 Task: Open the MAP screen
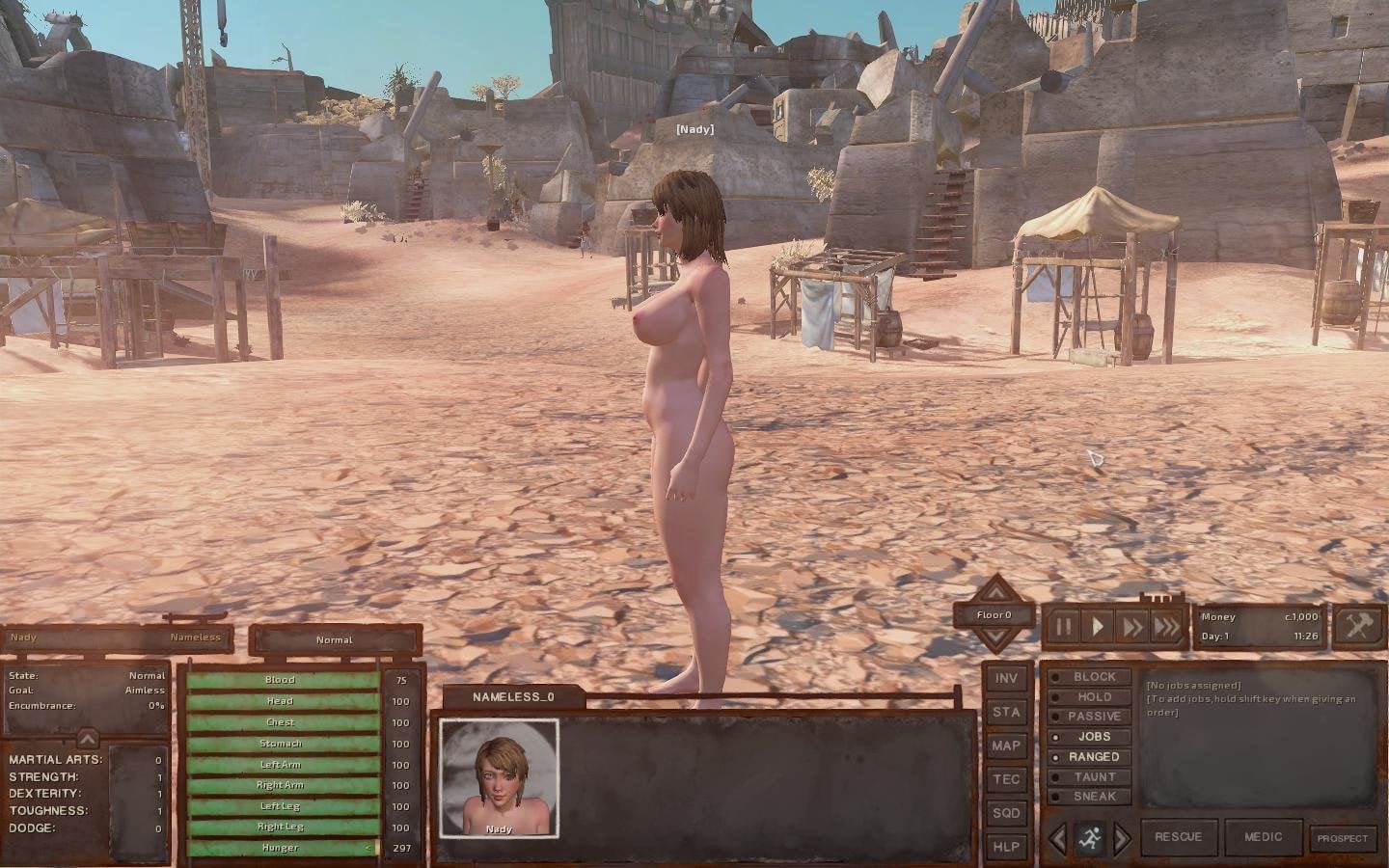[1005, 746]
